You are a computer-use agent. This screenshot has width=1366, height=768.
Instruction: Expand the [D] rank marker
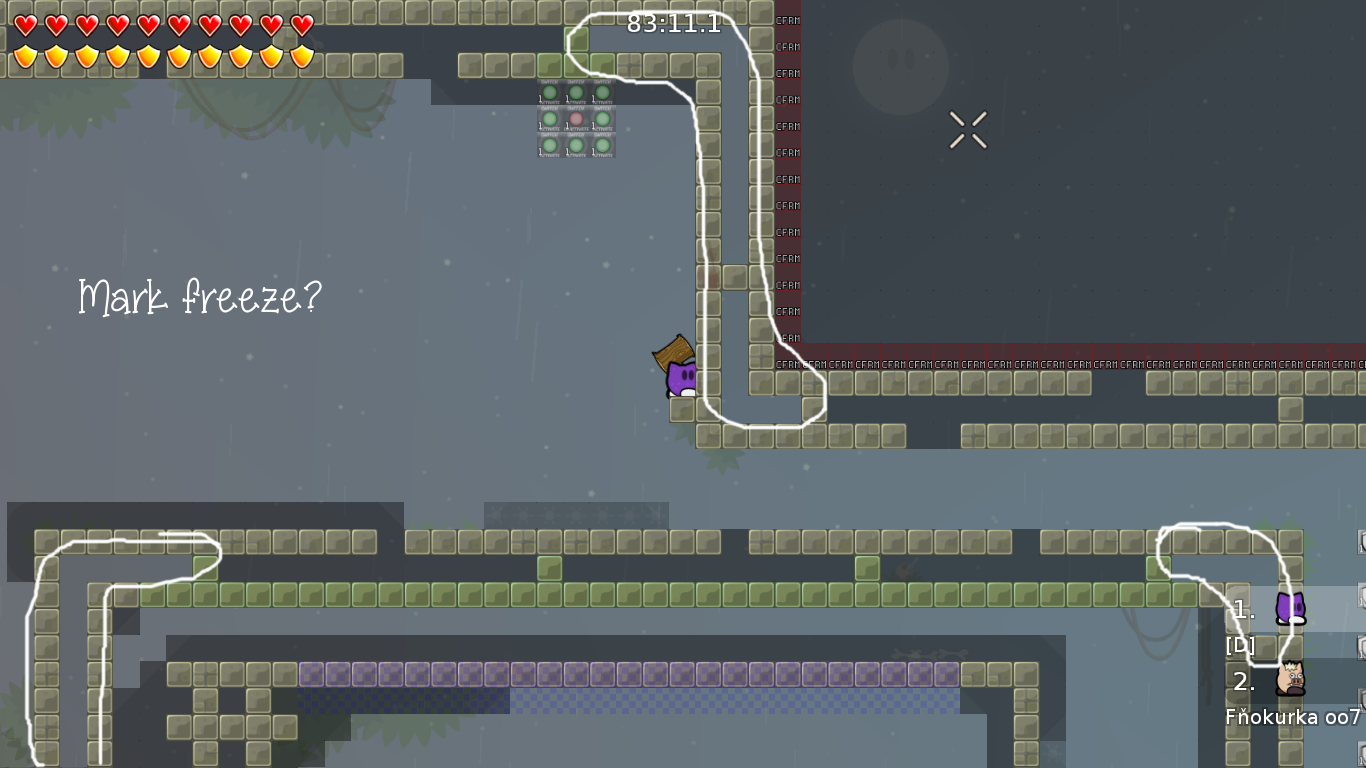[x=1240, y=645]
